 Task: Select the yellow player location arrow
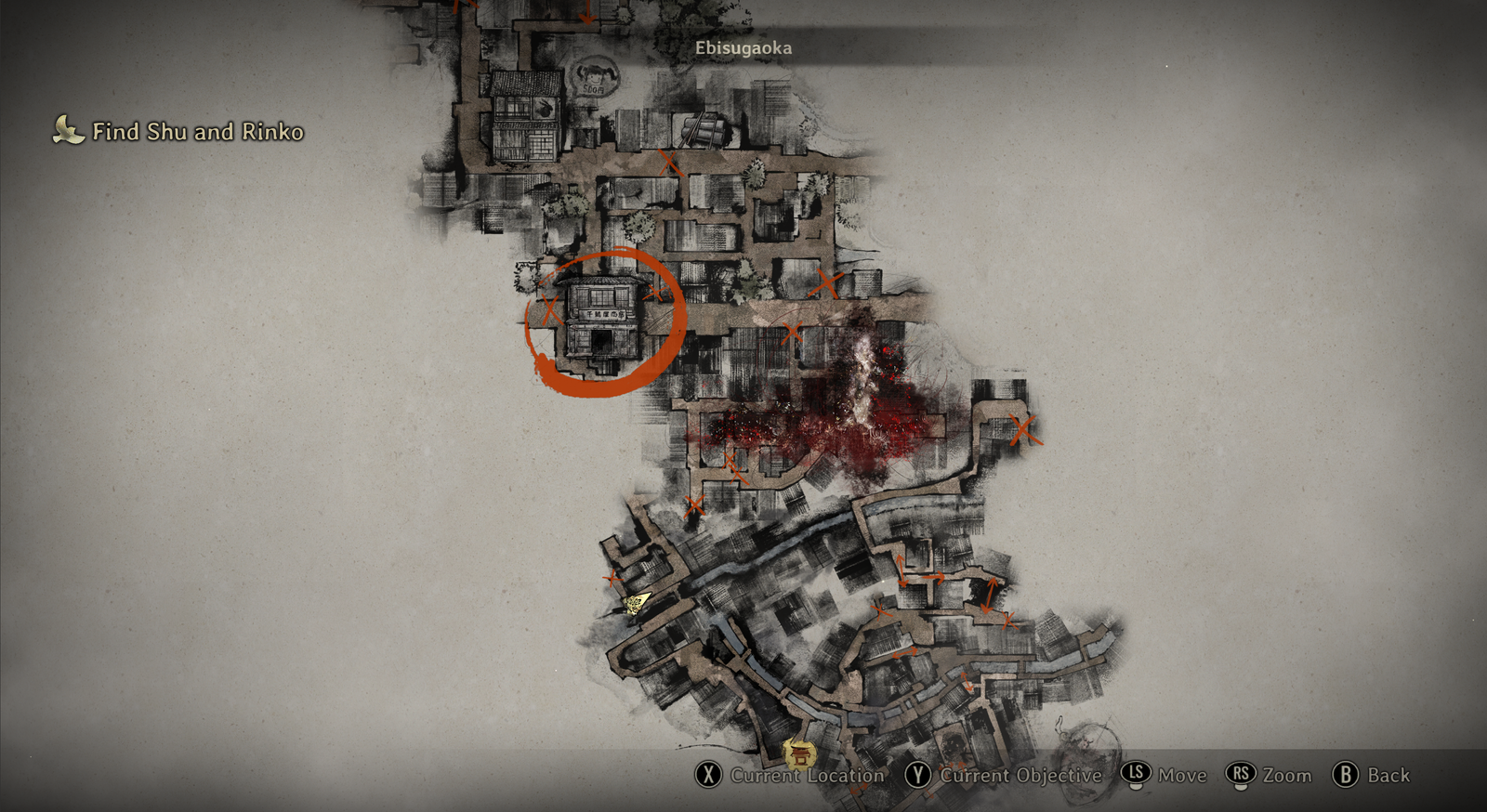(x=637, y=604)
